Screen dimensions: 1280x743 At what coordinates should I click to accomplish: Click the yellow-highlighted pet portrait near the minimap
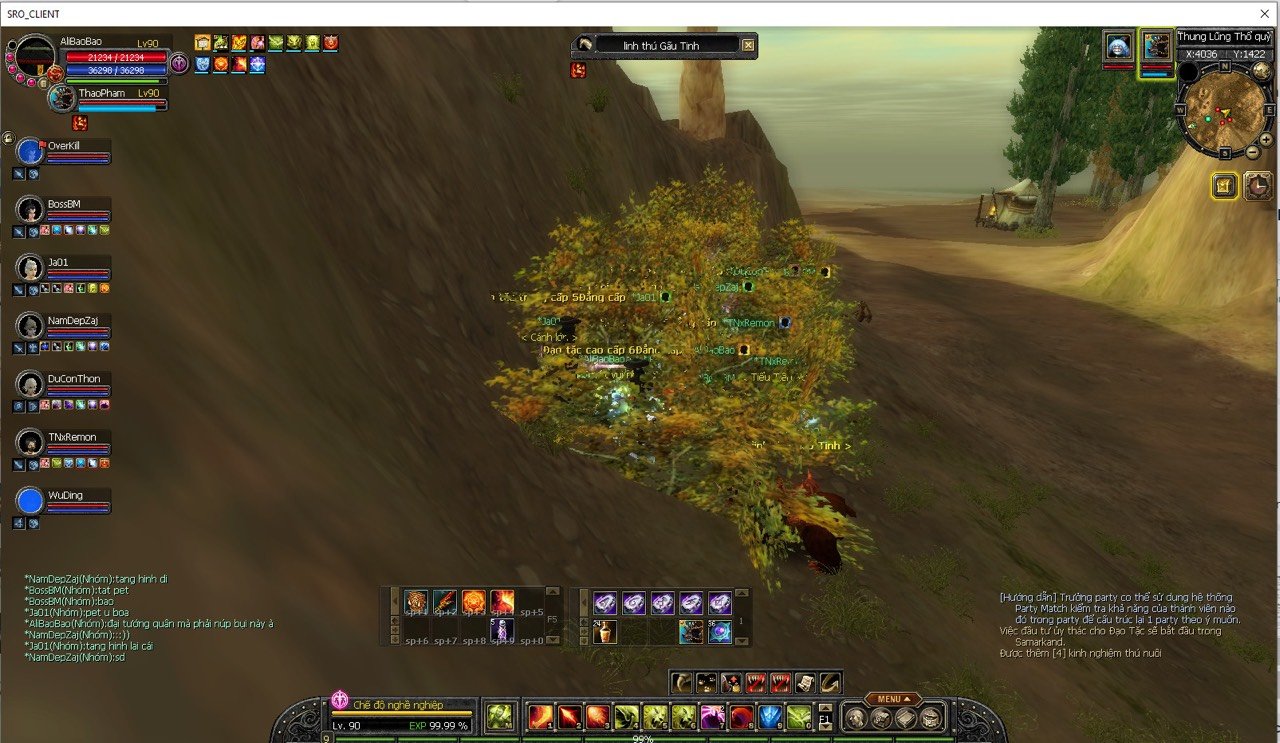point(1157,47)
